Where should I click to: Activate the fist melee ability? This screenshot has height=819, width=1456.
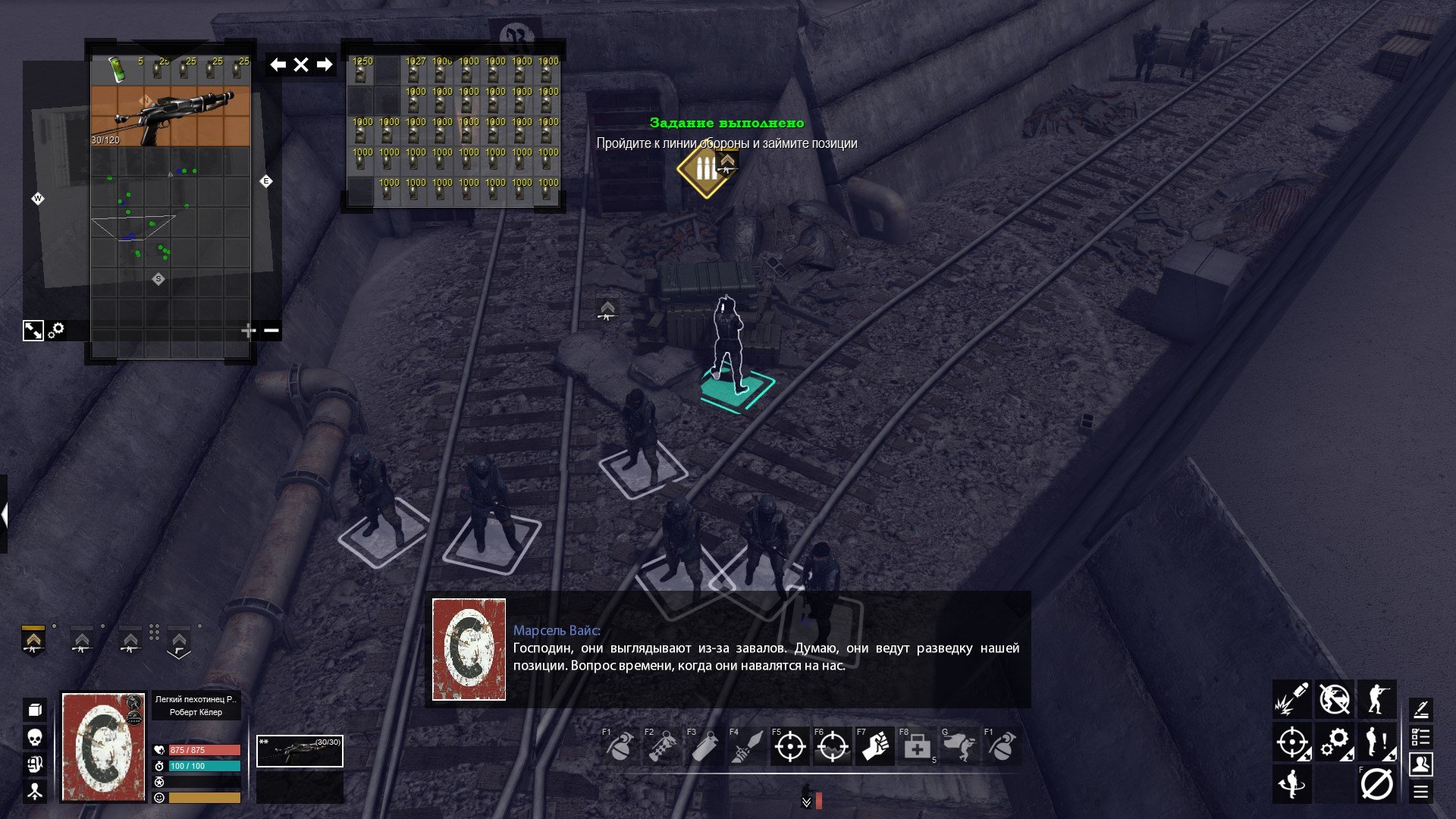click(874, 748)
